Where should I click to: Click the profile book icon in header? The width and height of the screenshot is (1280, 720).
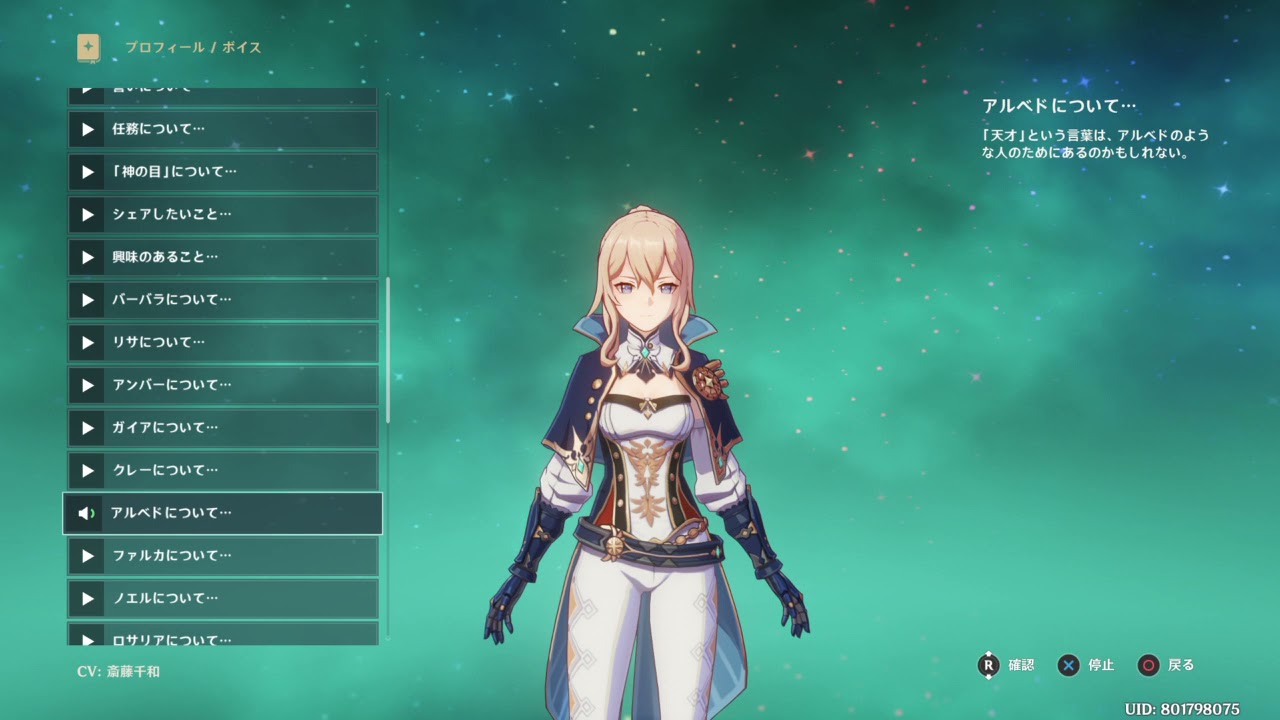tap(89, 47)
